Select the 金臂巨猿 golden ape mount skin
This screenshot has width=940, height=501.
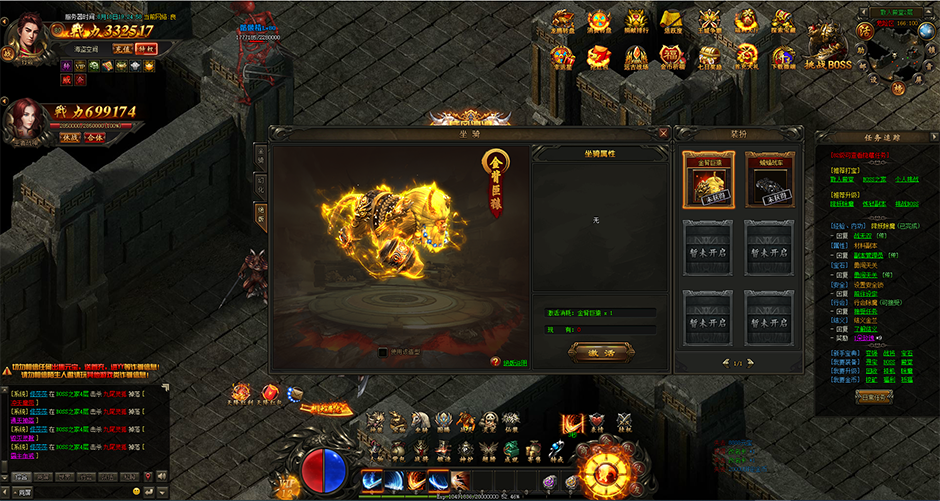pos(708,180)
